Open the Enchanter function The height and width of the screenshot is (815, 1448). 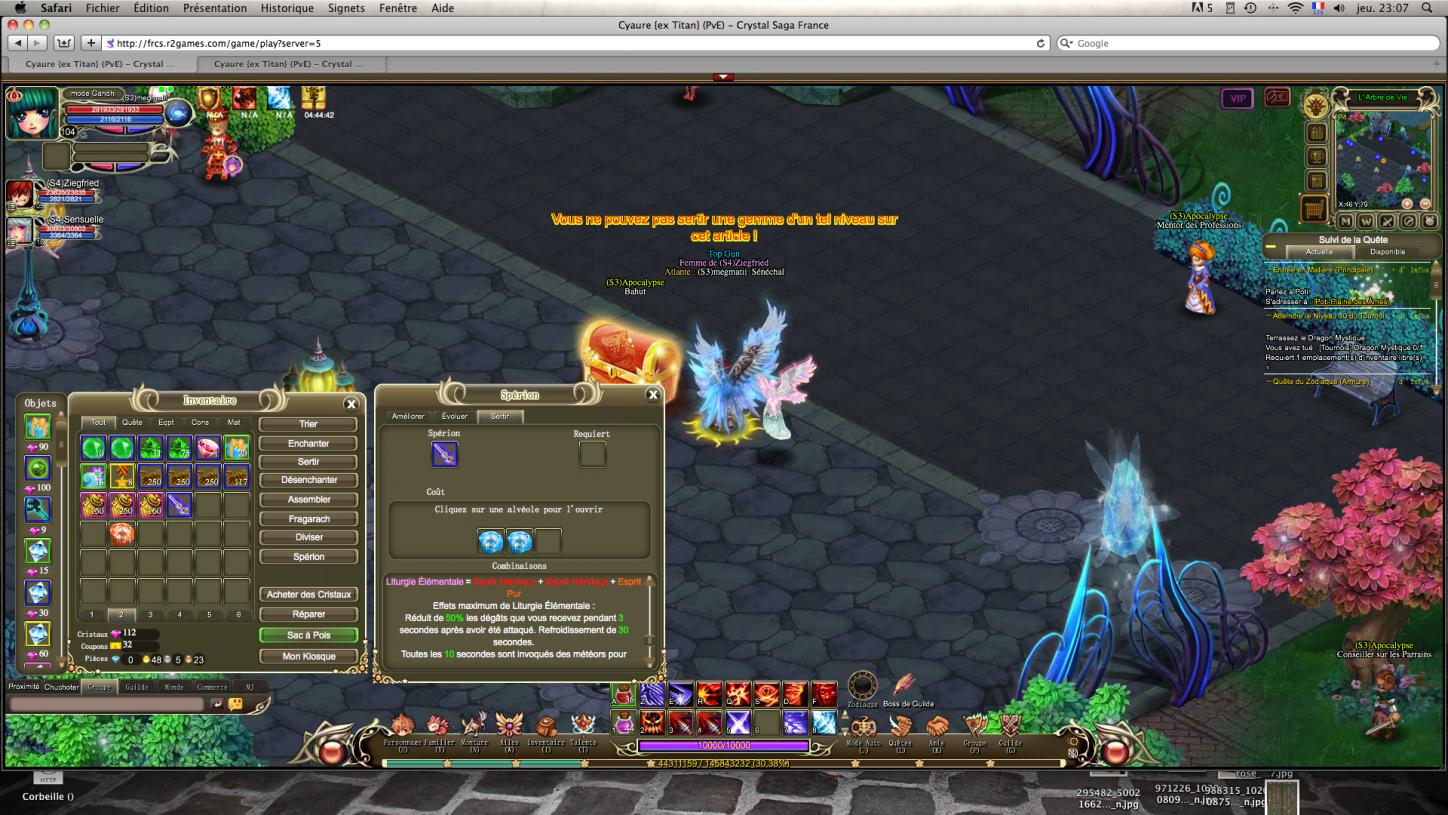pos(308,443)
